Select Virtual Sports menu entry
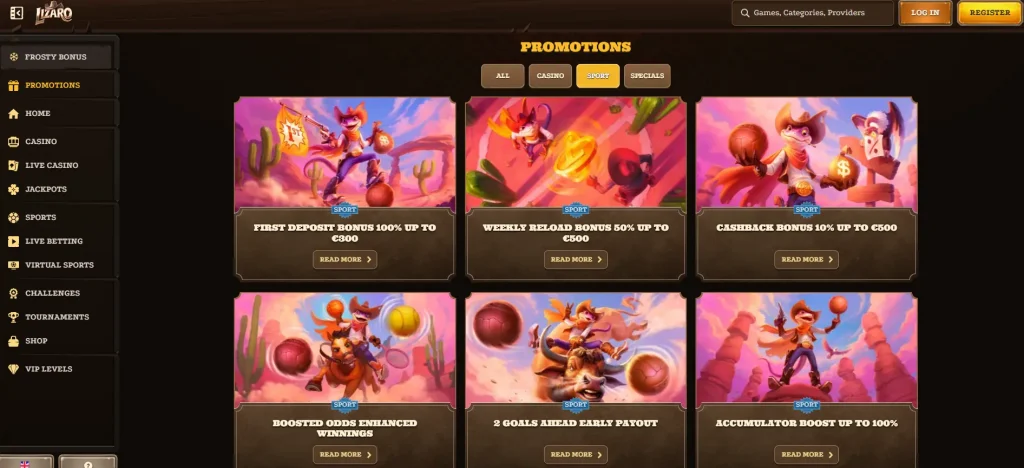Screen dimensions: 1024x468 point(59,265)
